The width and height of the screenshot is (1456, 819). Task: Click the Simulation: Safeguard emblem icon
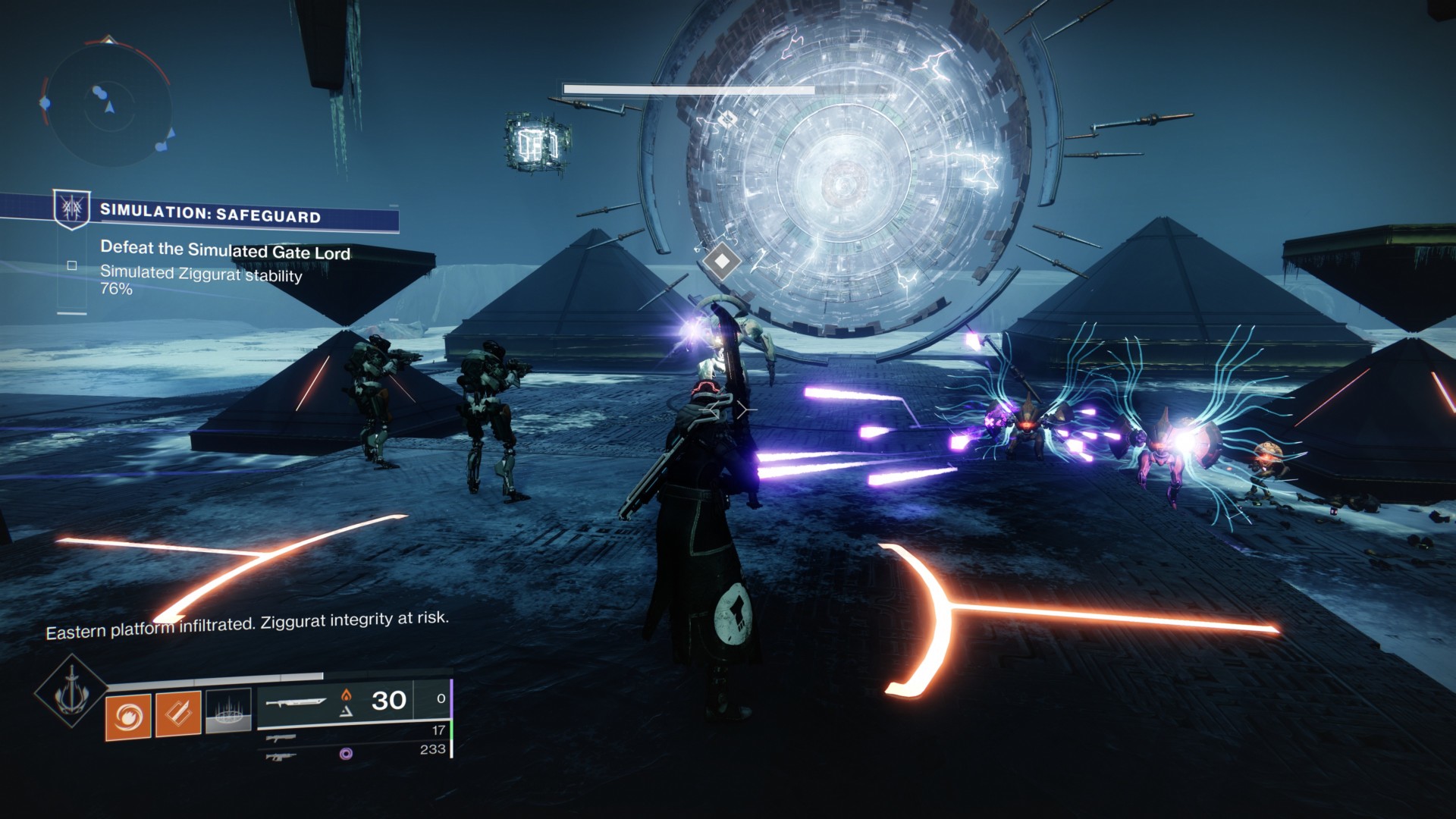click(x=72, y=208)
